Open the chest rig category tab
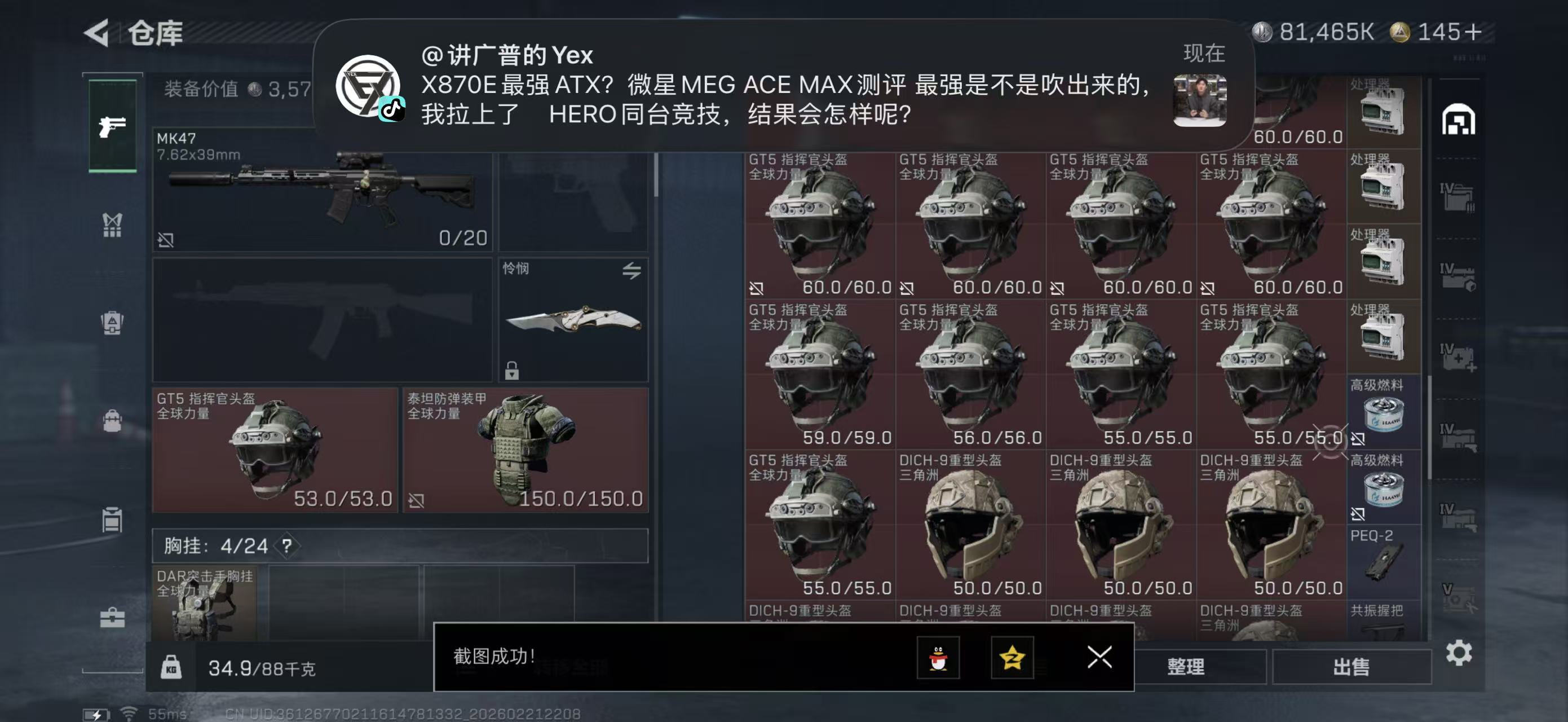This screenshot has height=722, width=1568. [x=113, y=224]
